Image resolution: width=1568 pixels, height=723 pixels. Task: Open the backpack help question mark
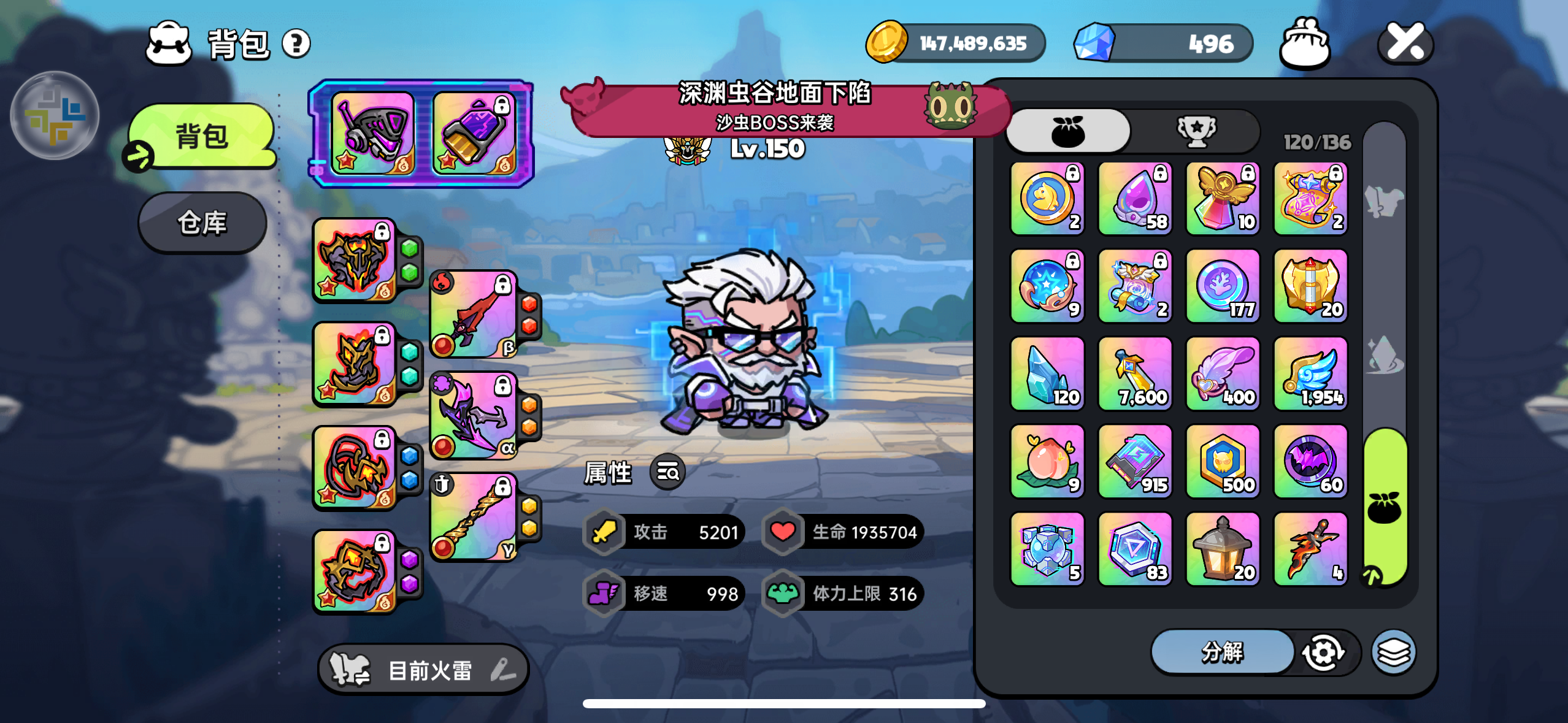[296, 44]
